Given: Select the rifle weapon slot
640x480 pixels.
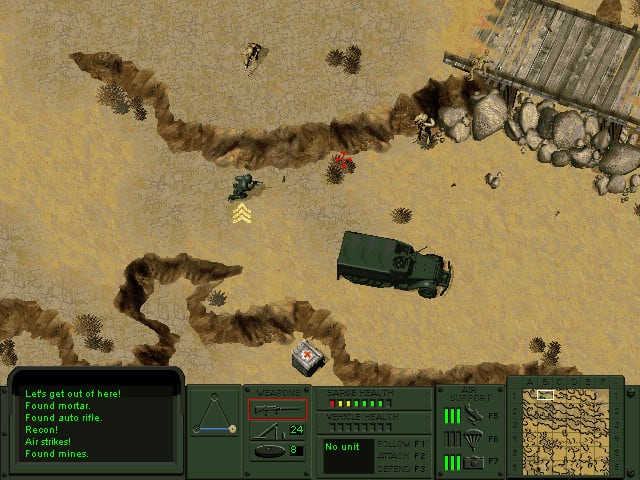Looking at the screenshot, I should click(x=277, y=409).
